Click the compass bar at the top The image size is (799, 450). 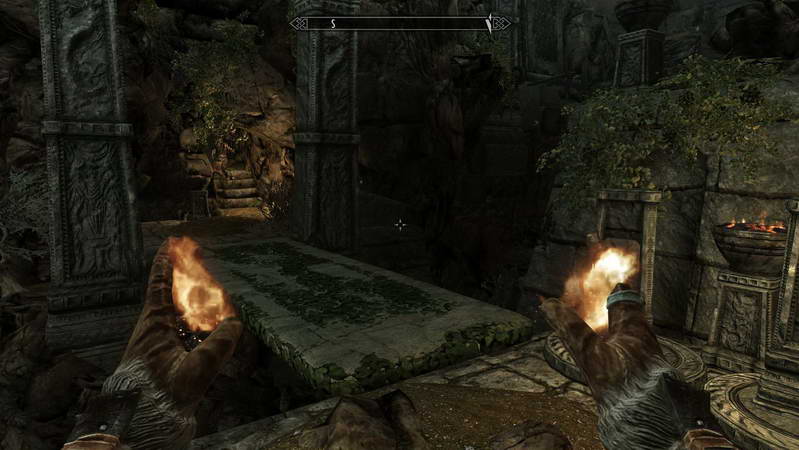(400, 22)
